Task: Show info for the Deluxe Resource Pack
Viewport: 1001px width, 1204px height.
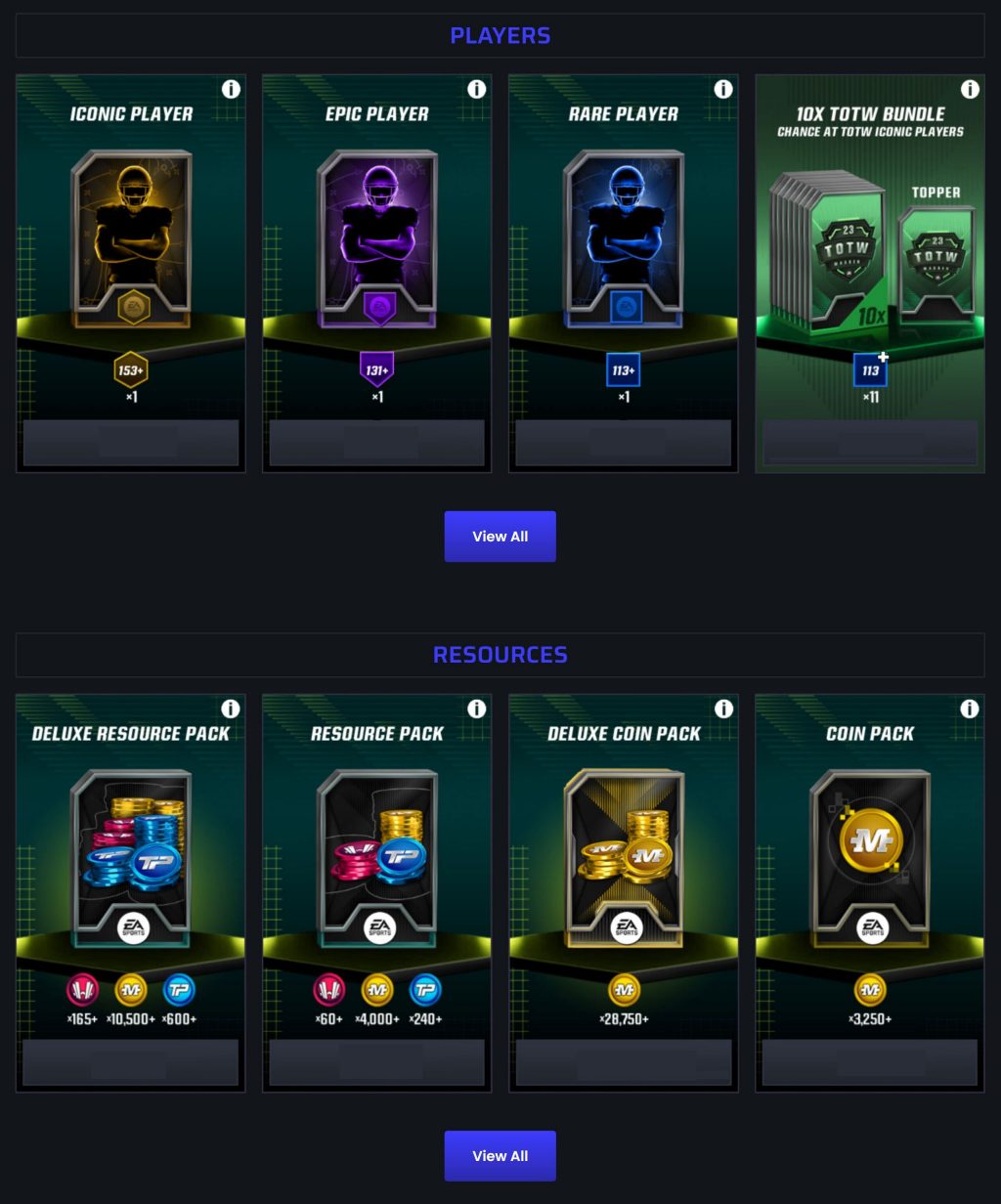Action: click(x=231, y=709)
